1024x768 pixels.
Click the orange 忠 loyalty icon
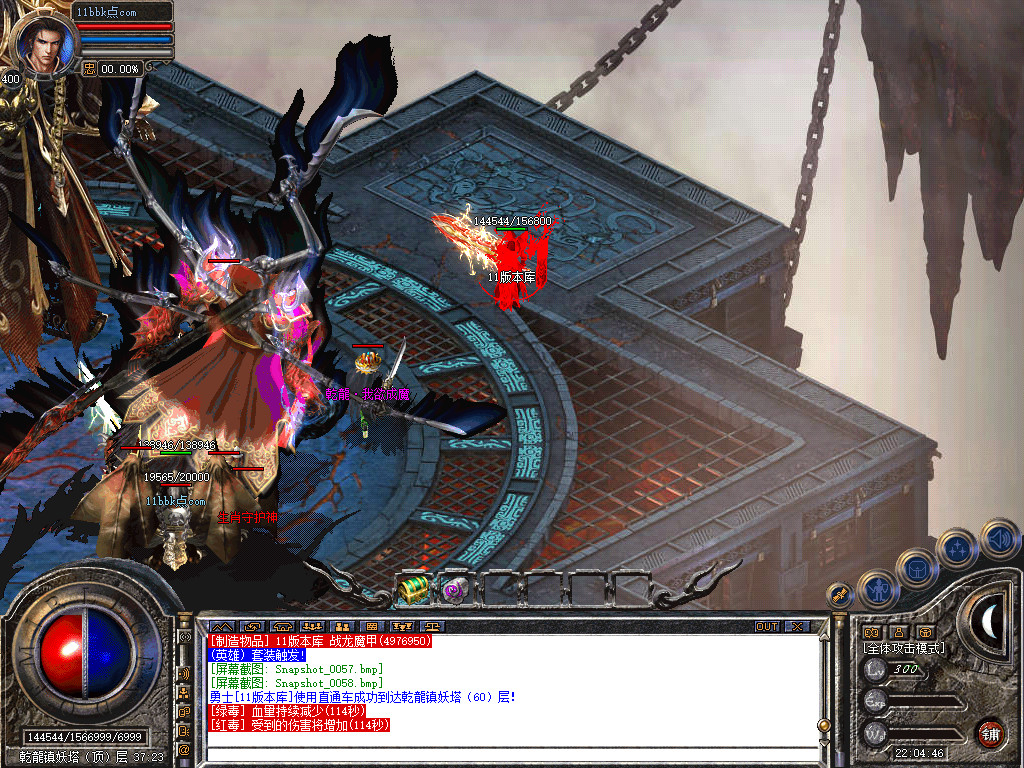point(90,68)
